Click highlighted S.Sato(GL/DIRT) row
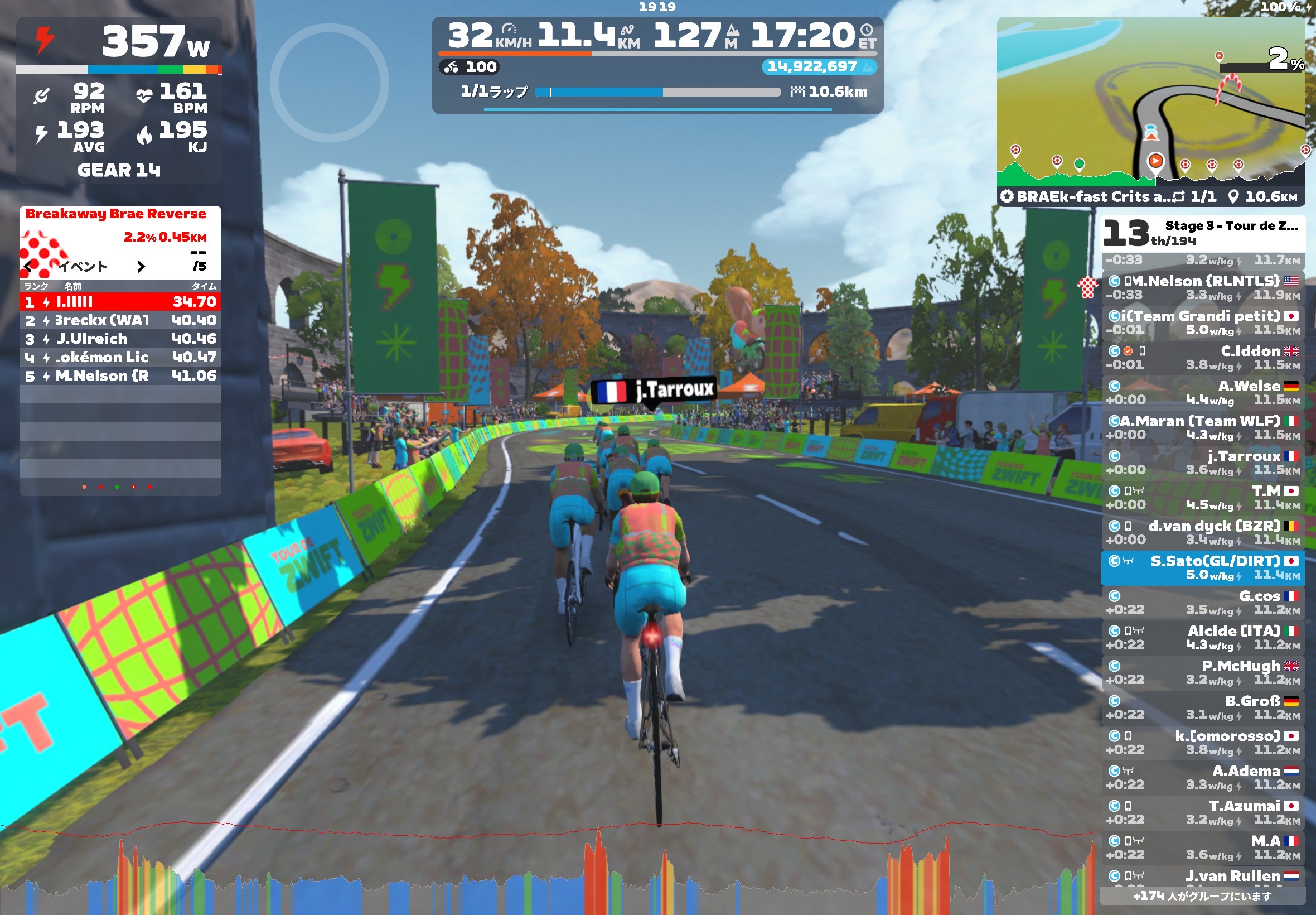The image size is (1316, 915). click(1203, 567)
